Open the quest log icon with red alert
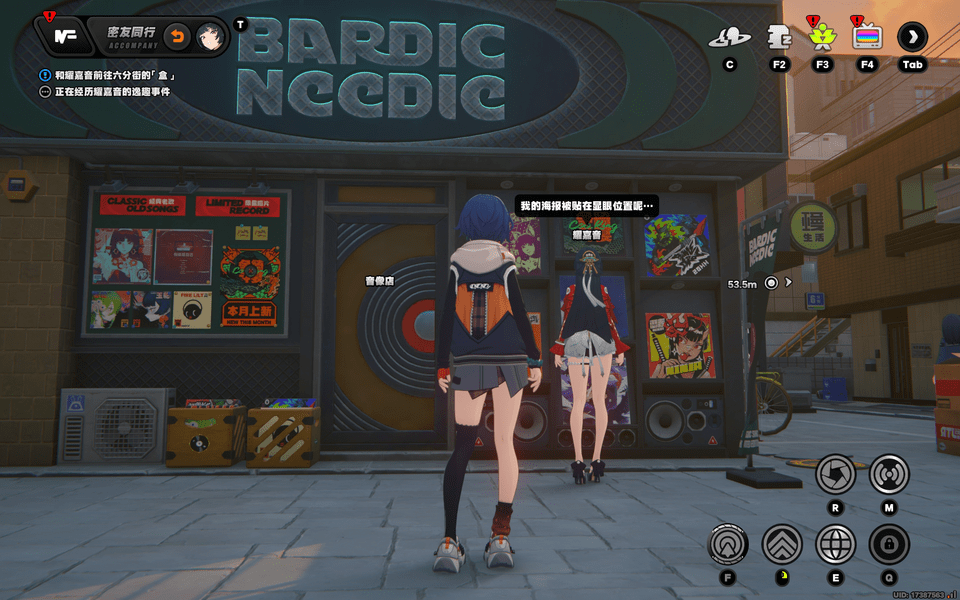 coord(65,36)
